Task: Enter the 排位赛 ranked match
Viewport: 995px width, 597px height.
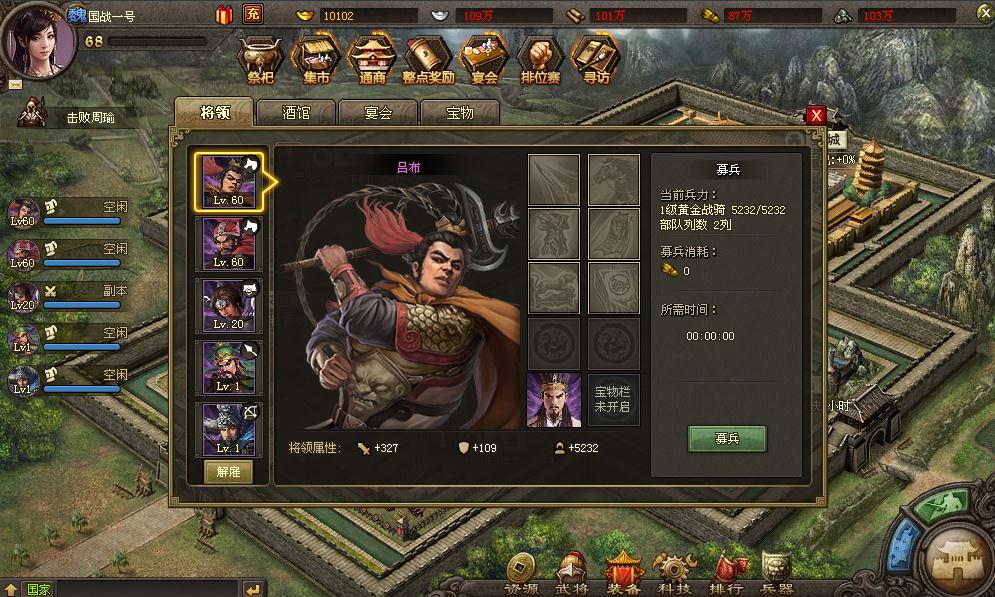Action: [540, 62]
